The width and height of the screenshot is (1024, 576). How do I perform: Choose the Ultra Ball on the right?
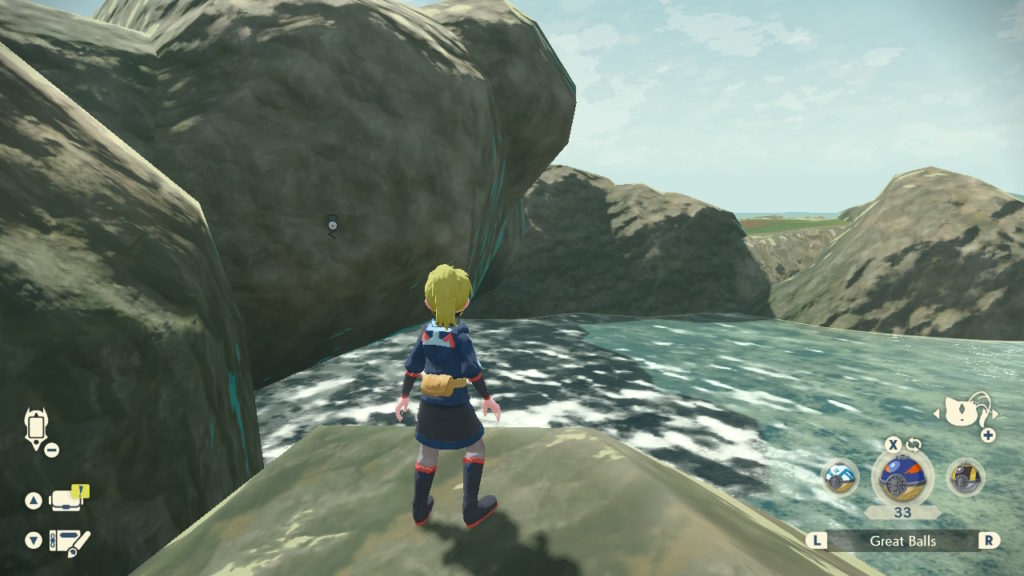964,477
